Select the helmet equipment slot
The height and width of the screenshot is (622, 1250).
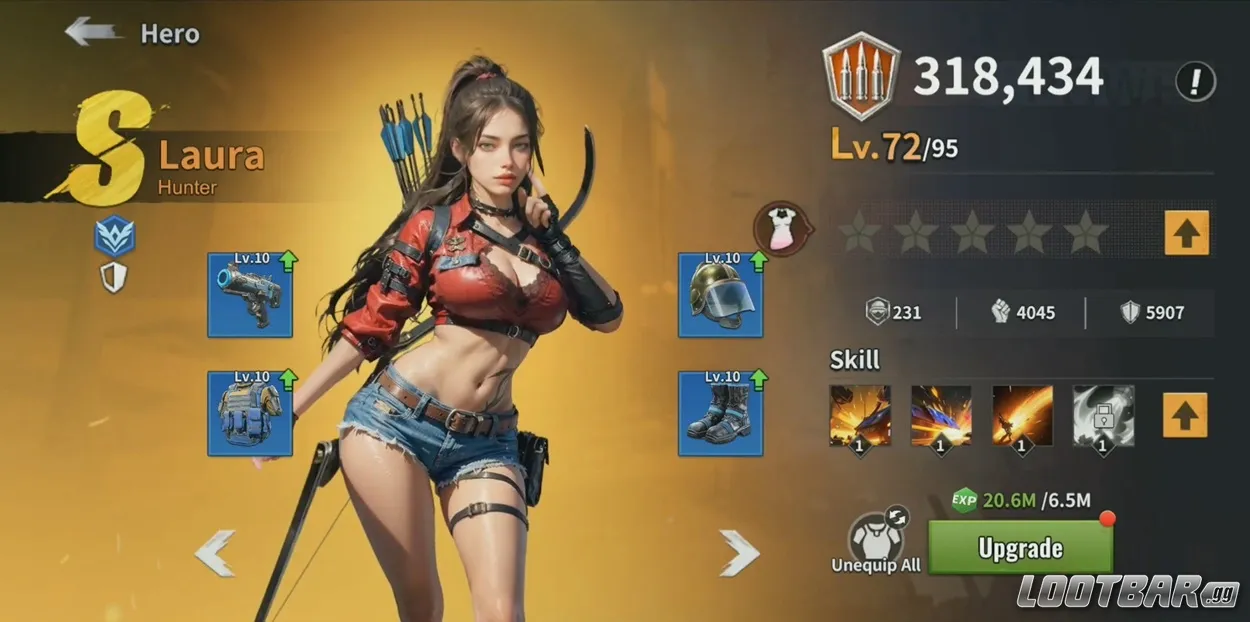pyautogui.click(x=720, y=296)
